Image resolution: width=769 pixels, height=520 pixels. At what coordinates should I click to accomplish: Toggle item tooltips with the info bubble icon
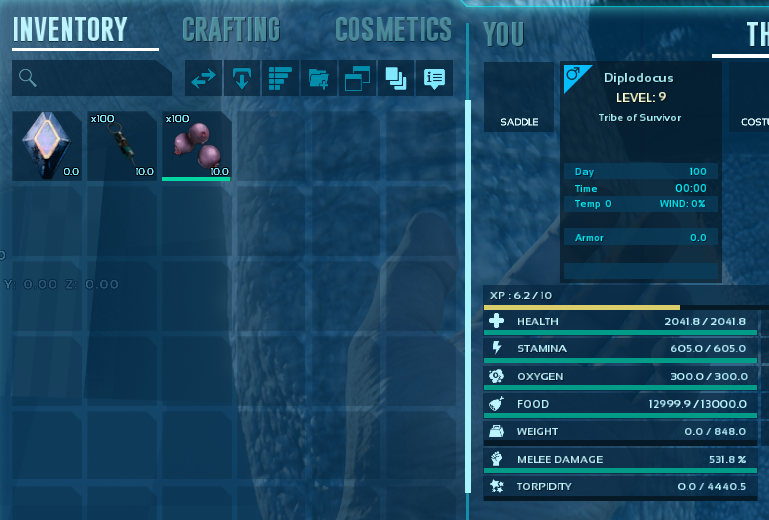tap(434, 78)
